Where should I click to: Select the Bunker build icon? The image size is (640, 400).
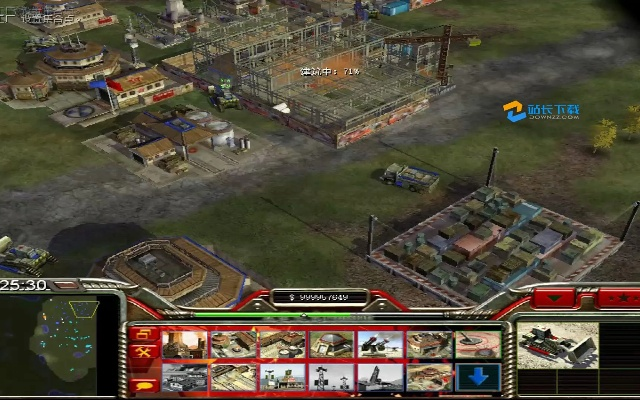coord(331,344)
